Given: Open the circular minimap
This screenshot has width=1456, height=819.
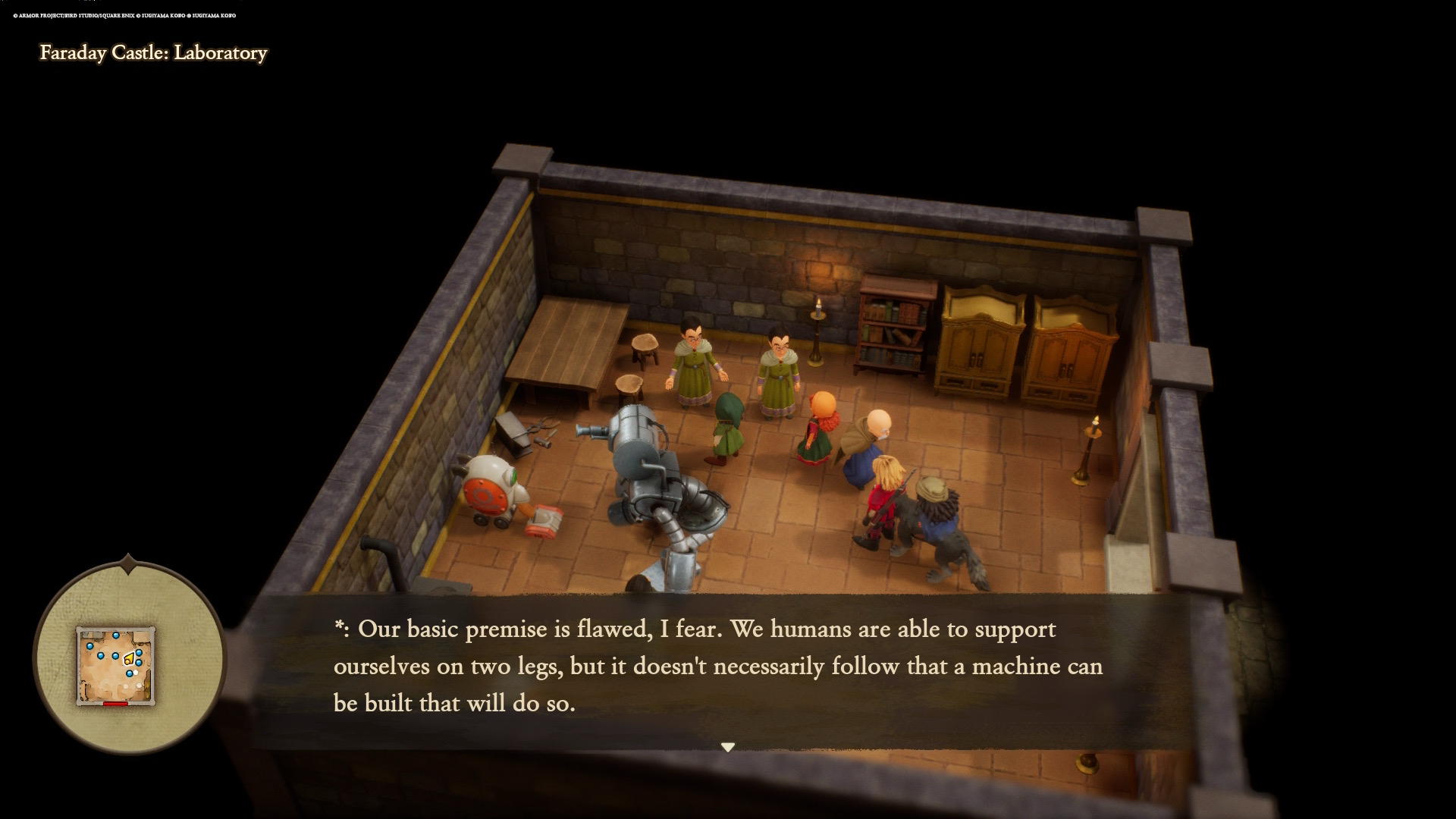Looking at the screenshot, I should point(128,658).
